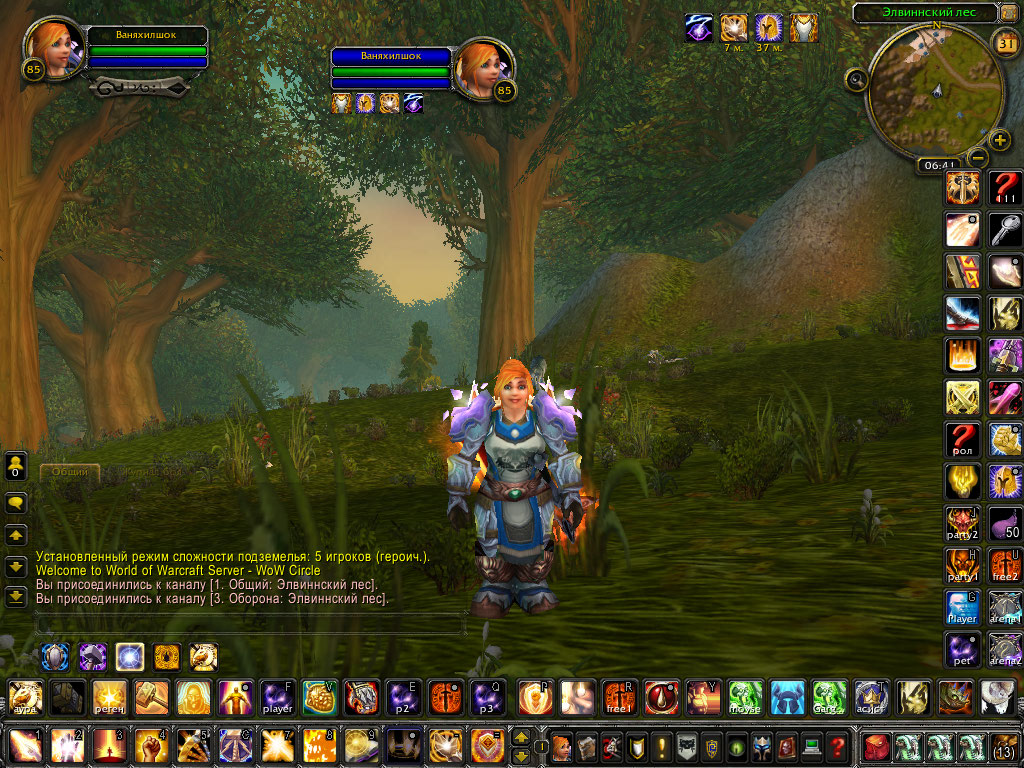Open the backpack showing (13) free slots
The image size is (1024, 768).
tap(1004, 746)
